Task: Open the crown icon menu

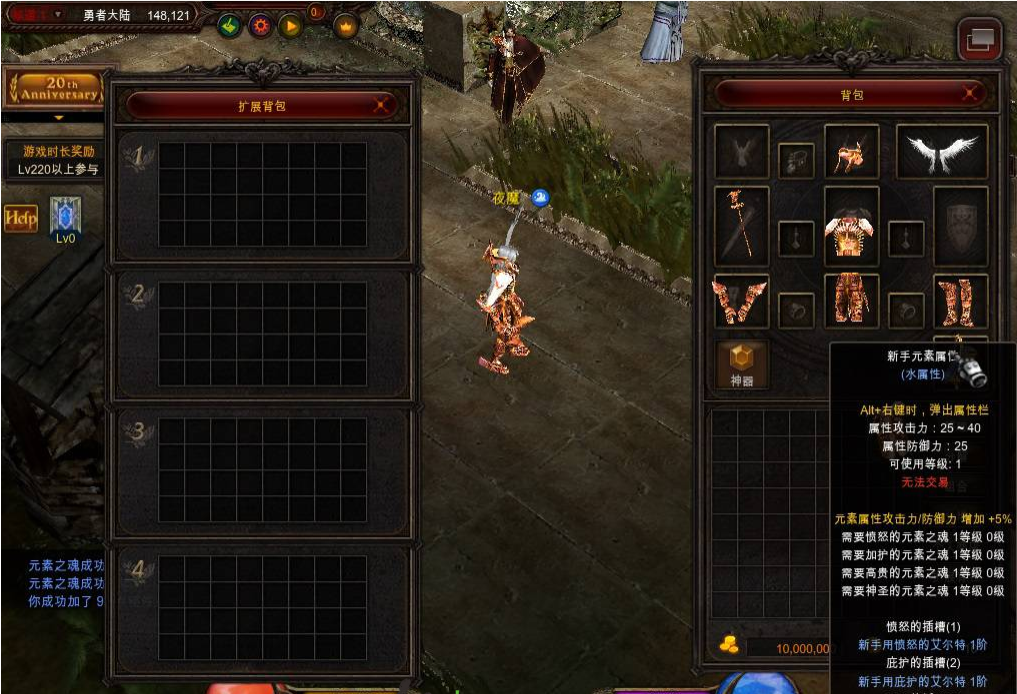Action: 346,26
